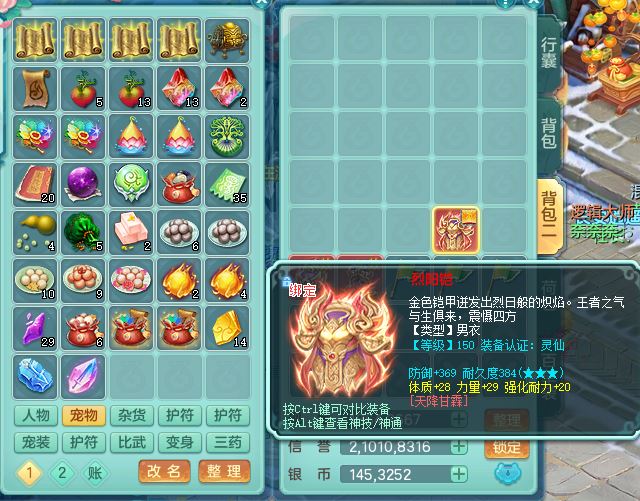Switch to storage page 2
The height and width of the screenshot is (501, 640).
click(60, 471)
